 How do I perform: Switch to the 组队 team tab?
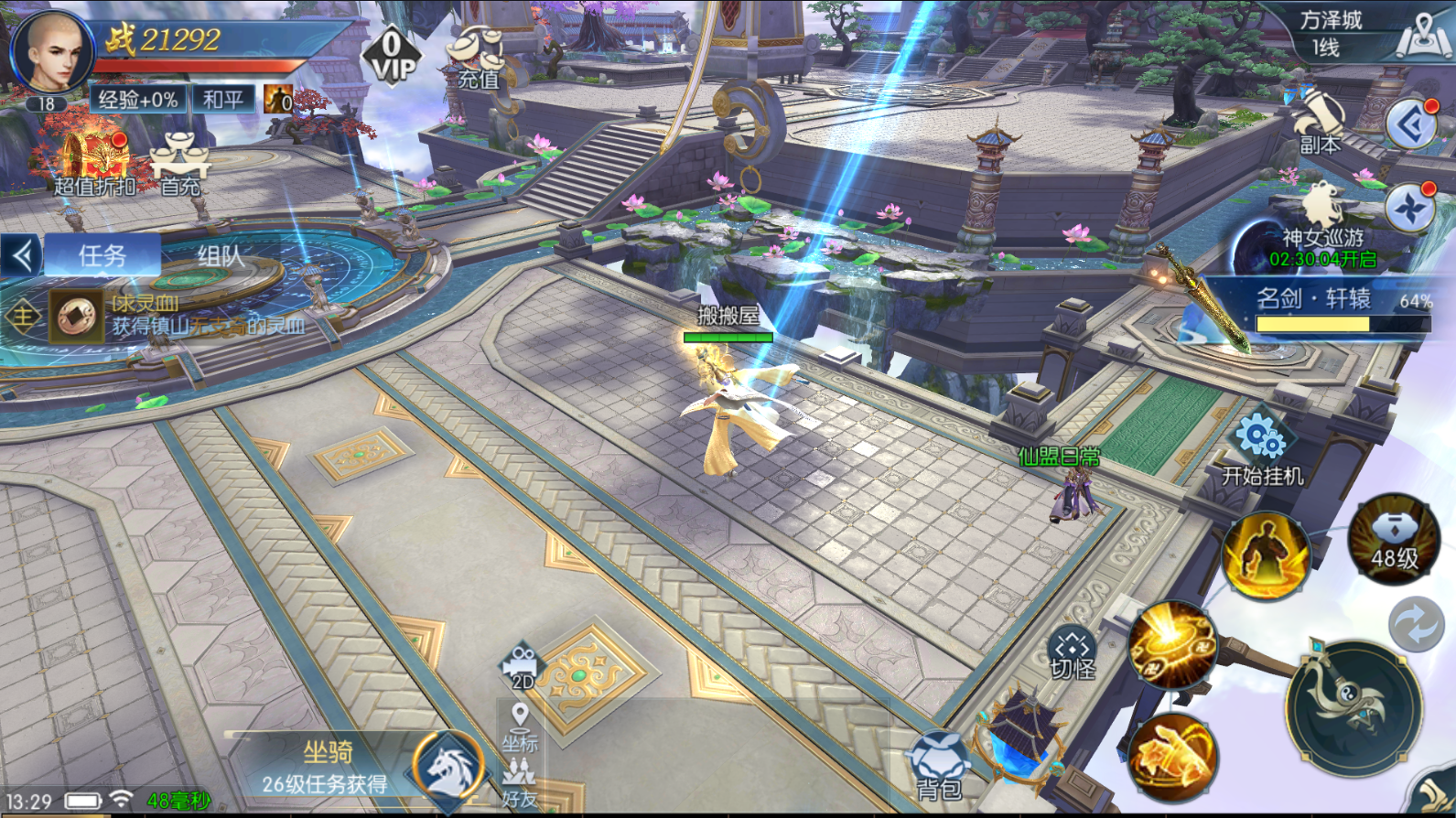click(x=221, y=256)
